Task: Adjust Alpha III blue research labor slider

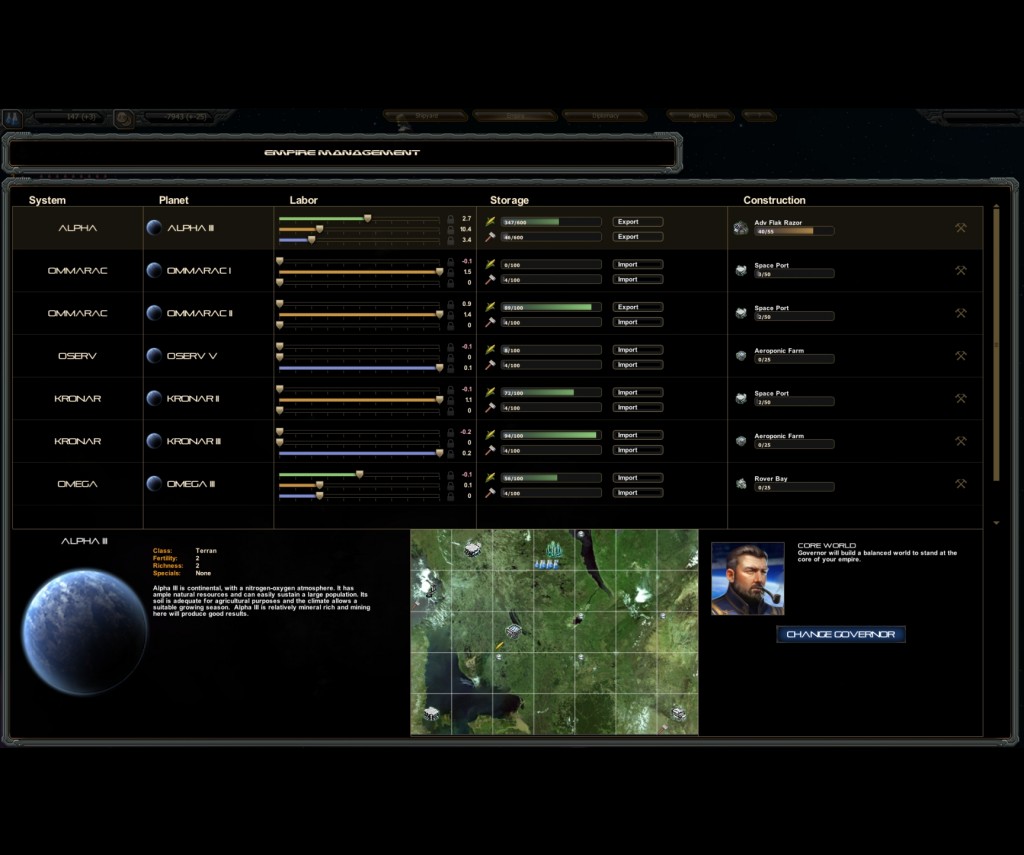Action: pyautogui.click(x=312, y=240)
